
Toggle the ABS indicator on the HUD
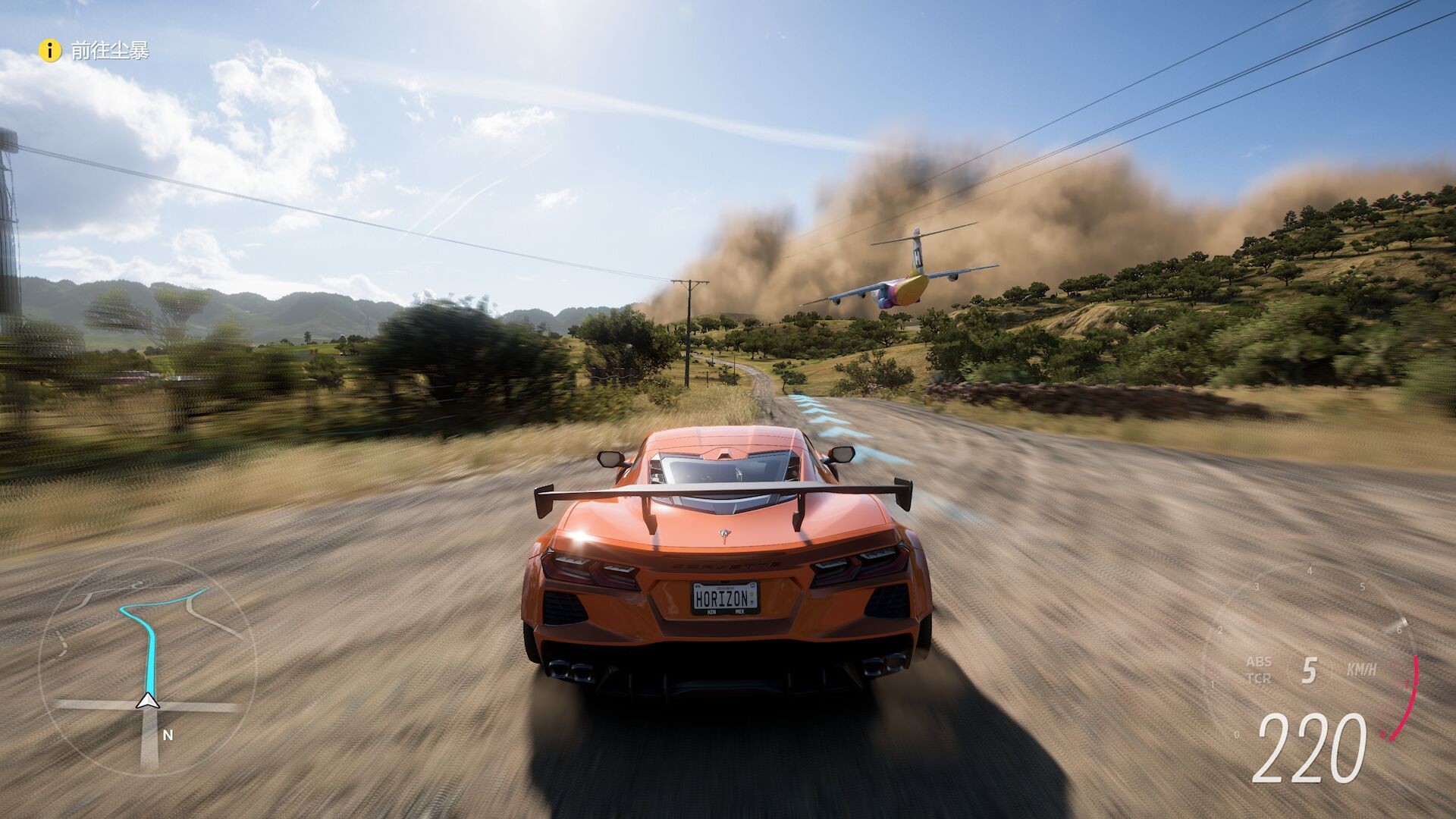click(x=1259, y=663)
